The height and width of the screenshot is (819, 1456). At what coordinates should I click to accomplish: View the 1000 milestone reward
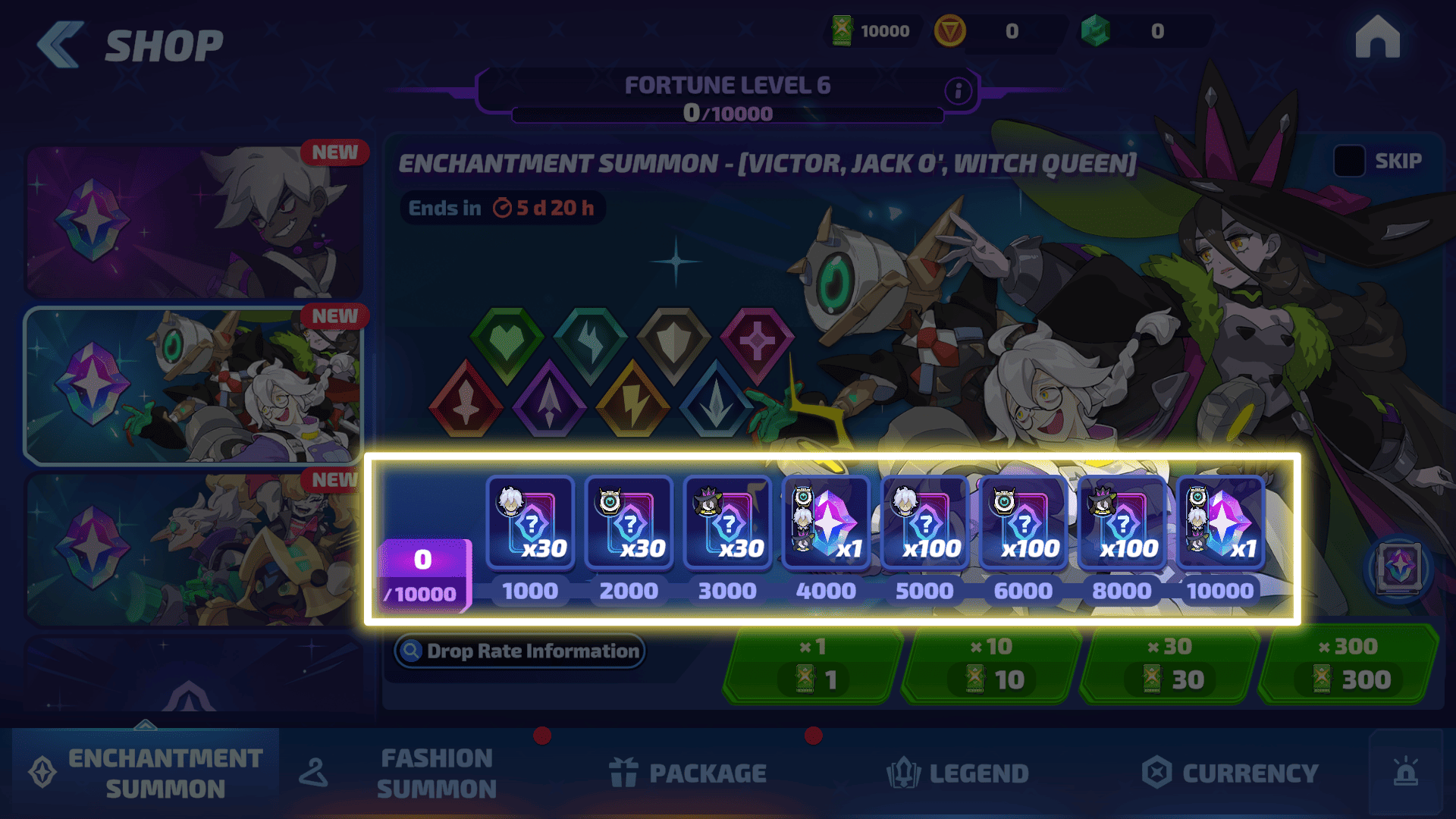tap(530, 523)
